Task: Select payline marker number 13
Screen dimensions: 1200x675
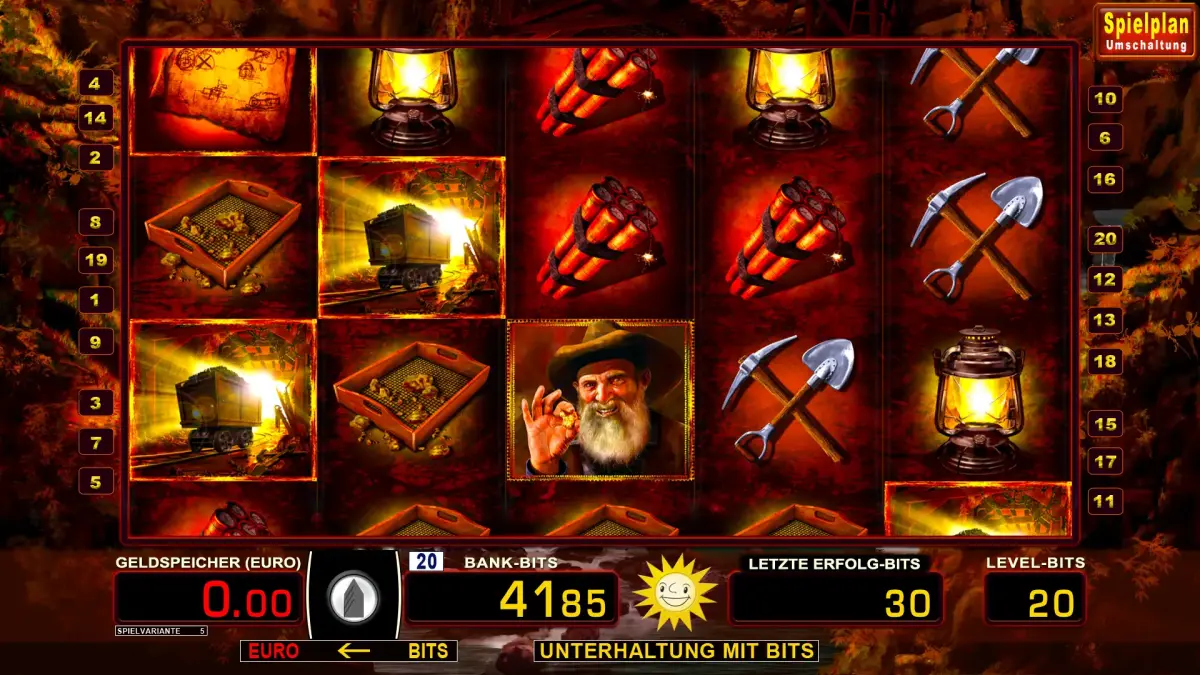Action: click(x=1105, y=320)
